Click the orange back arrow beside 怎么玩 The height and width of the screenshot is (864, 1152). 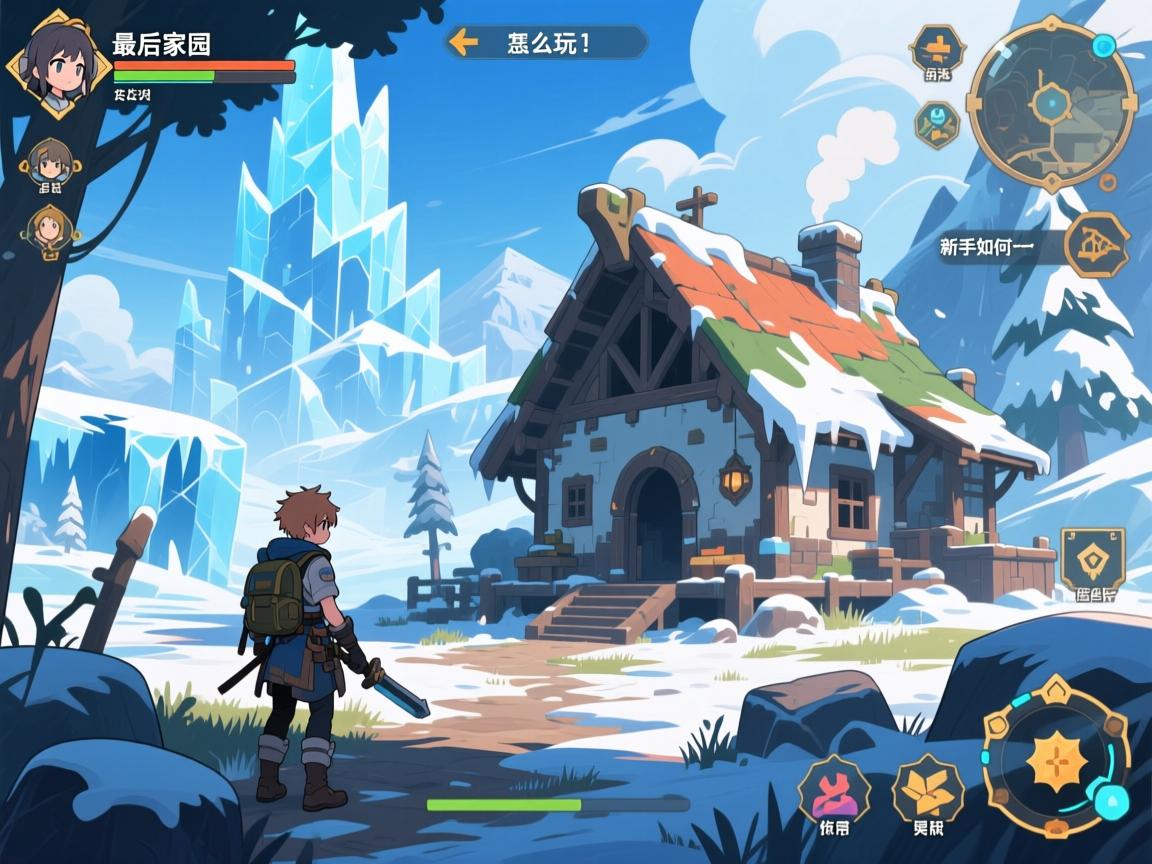point(462,42)
